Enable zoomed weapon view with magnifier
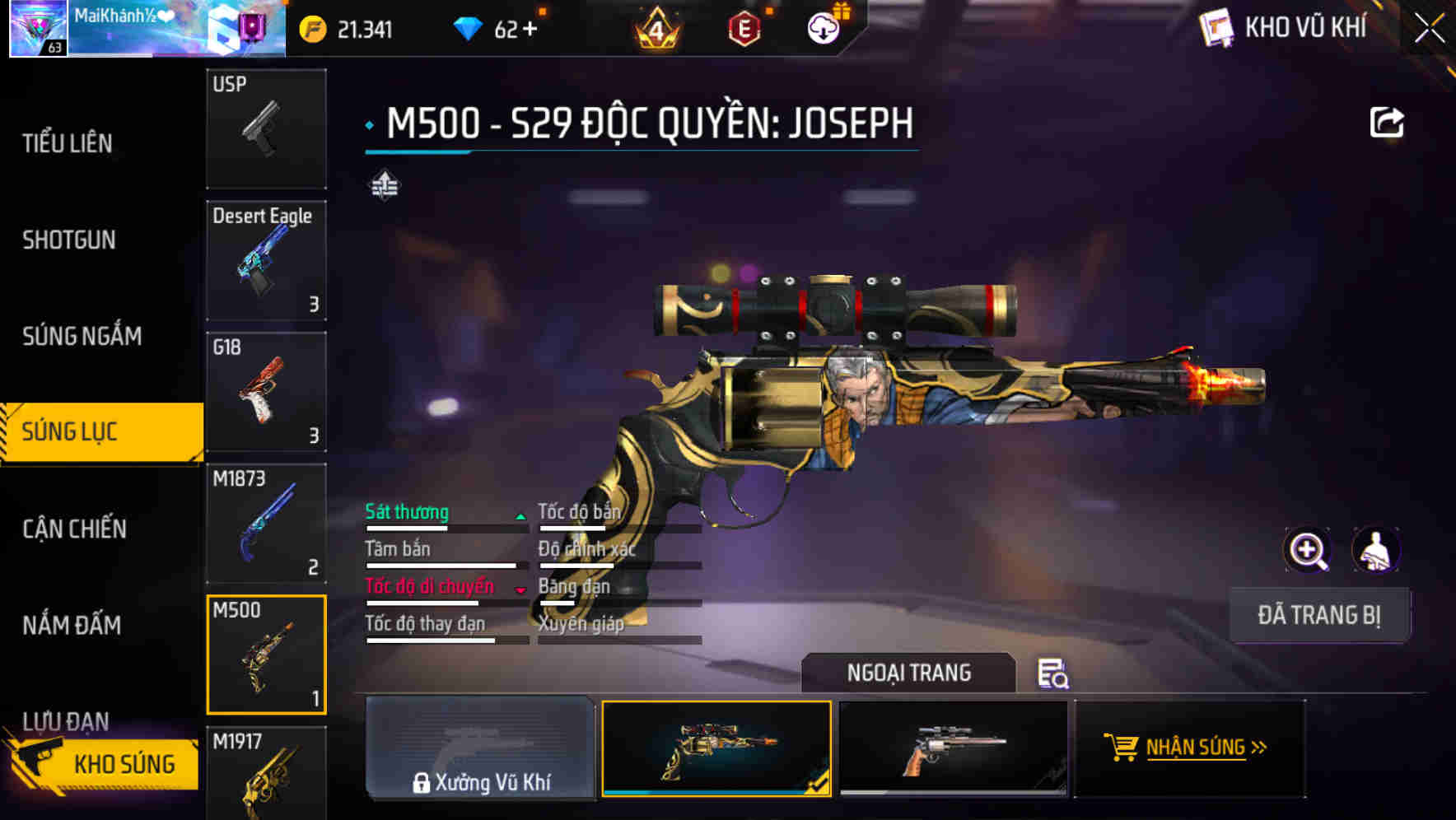 [x=1307, y=550]
